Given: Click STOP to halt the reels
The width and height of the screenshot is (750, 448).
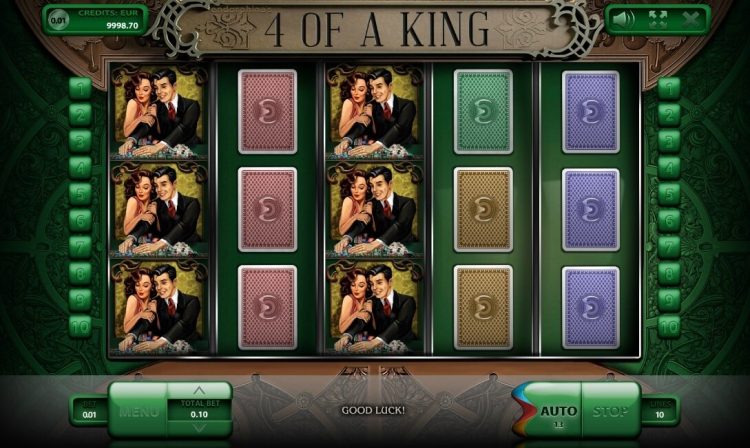Looking at the screenshot, I should [610, 411].
